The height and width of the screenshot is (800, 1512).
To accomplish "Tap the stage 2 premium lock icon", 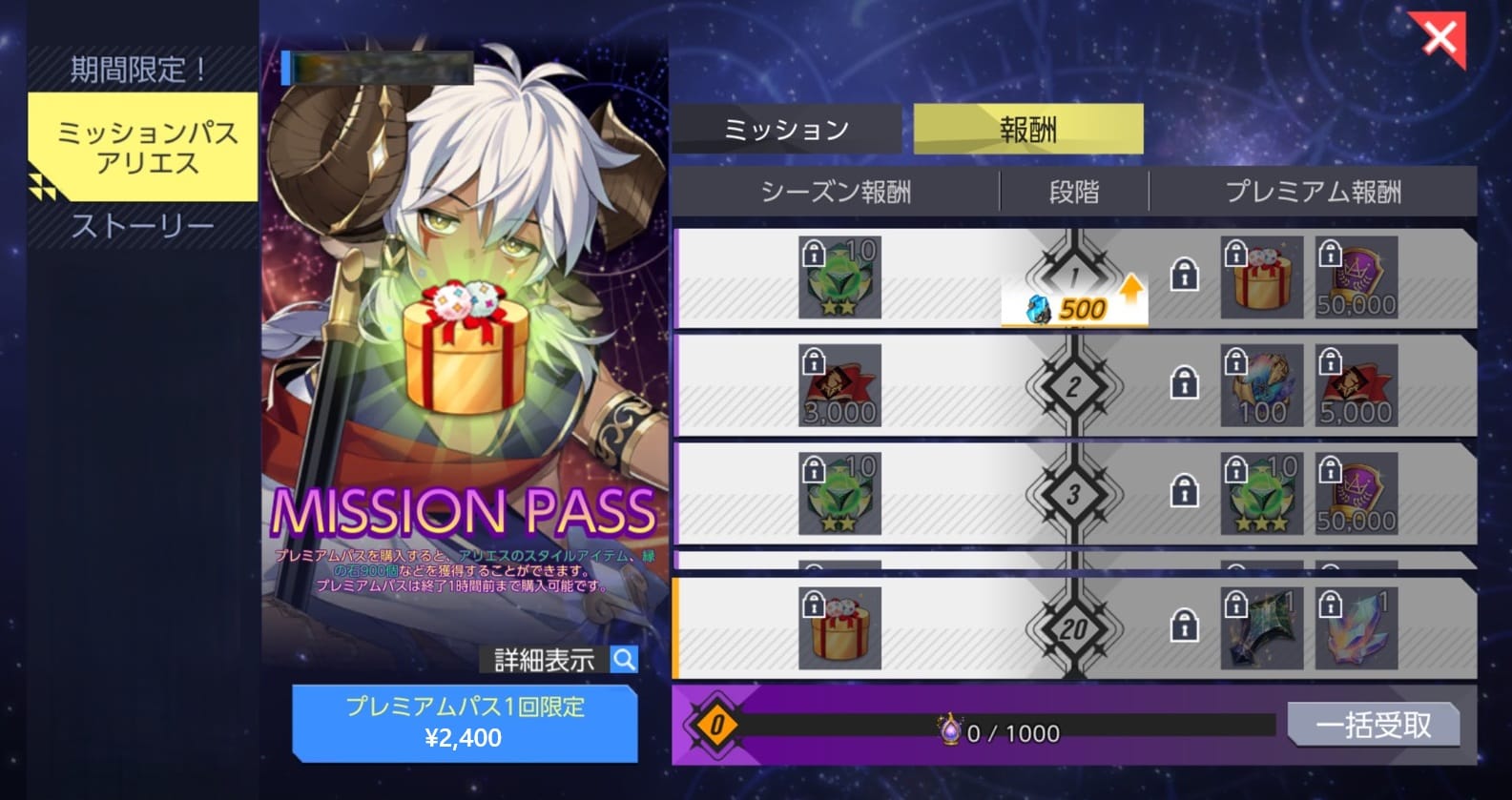I will [x=1184, y=383].
